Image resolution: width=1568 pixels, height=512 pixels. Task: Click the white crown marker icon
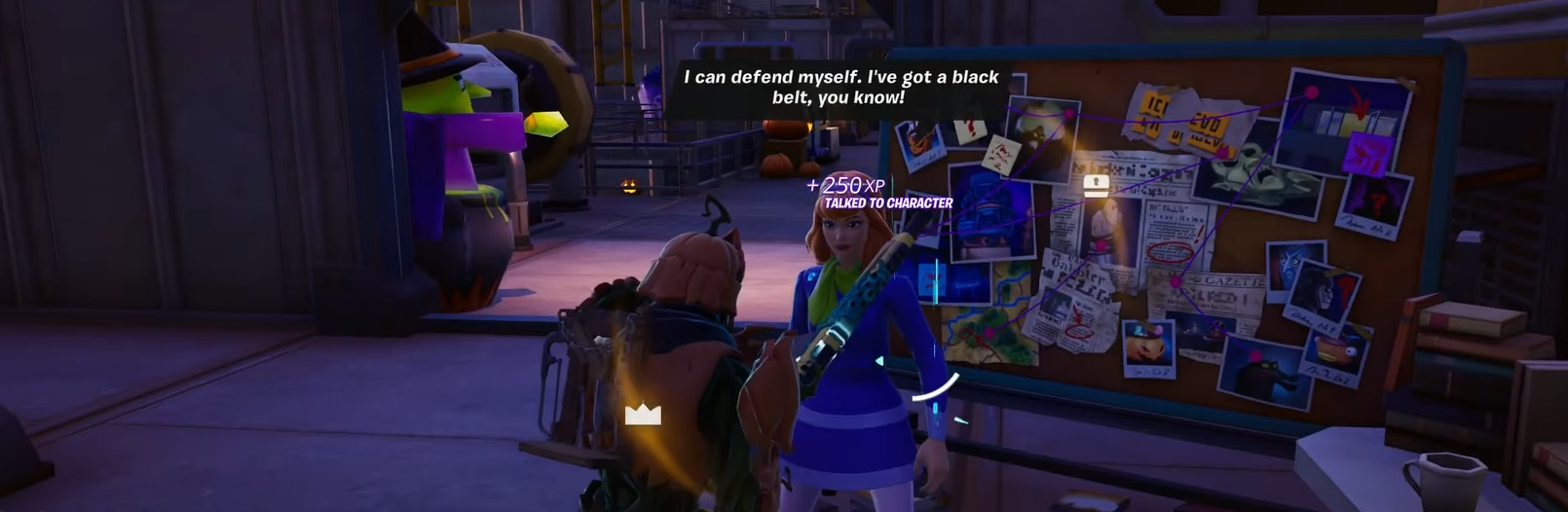643,415
